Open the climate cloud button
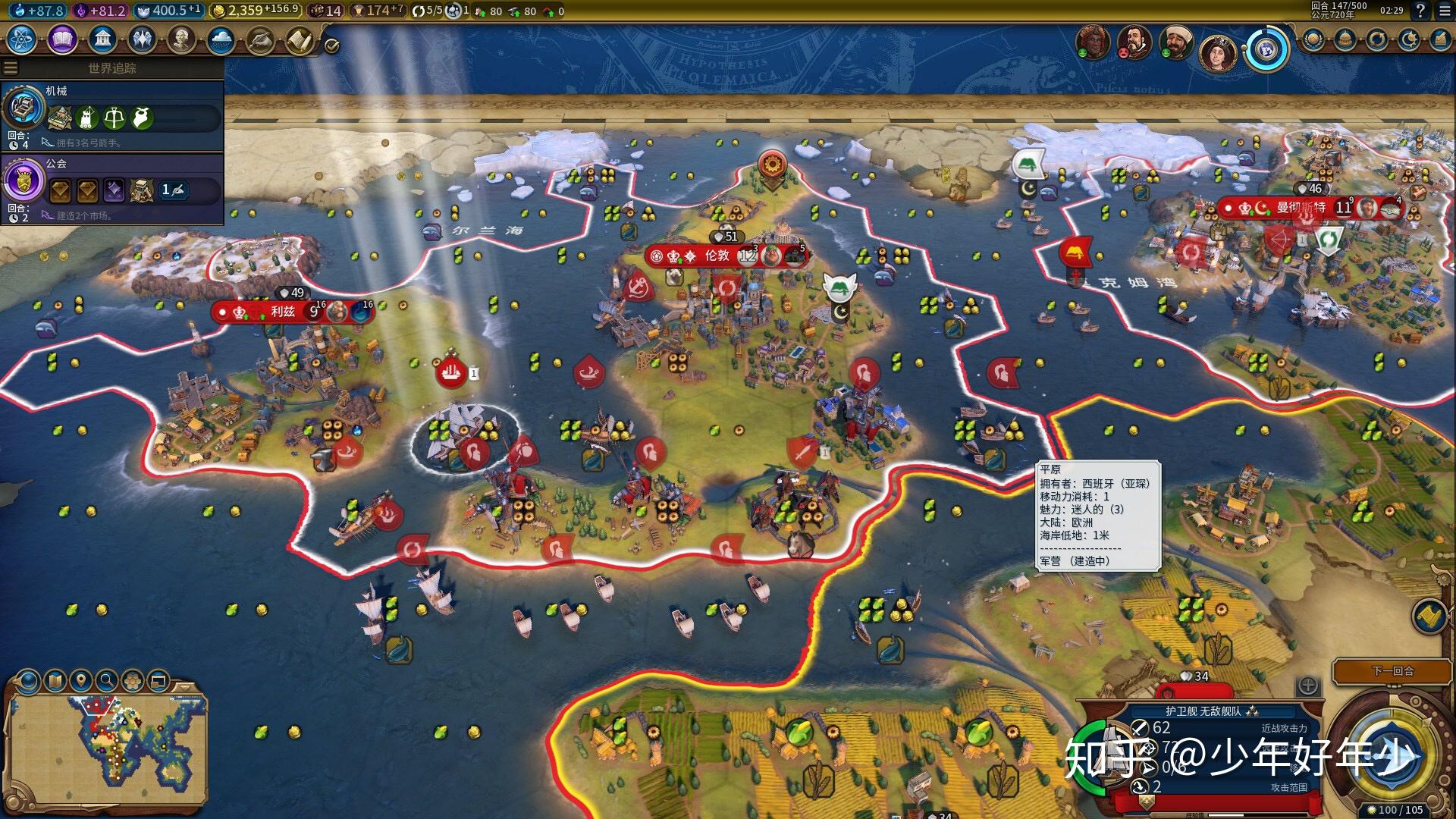Screen dimensions: 1456x819 click(x=221, y=39)
